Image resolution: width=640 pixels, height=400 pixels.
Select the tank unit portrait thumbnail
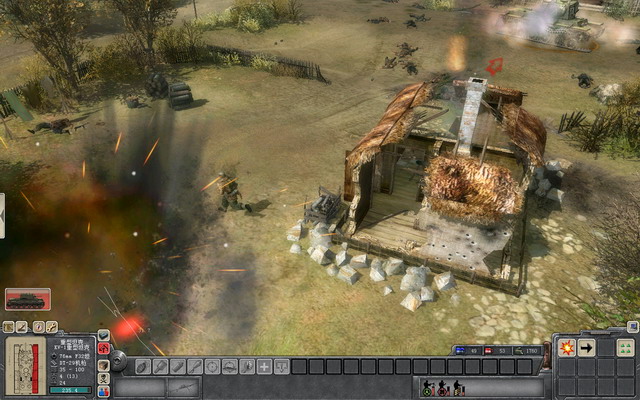click(x=27, y=299)
